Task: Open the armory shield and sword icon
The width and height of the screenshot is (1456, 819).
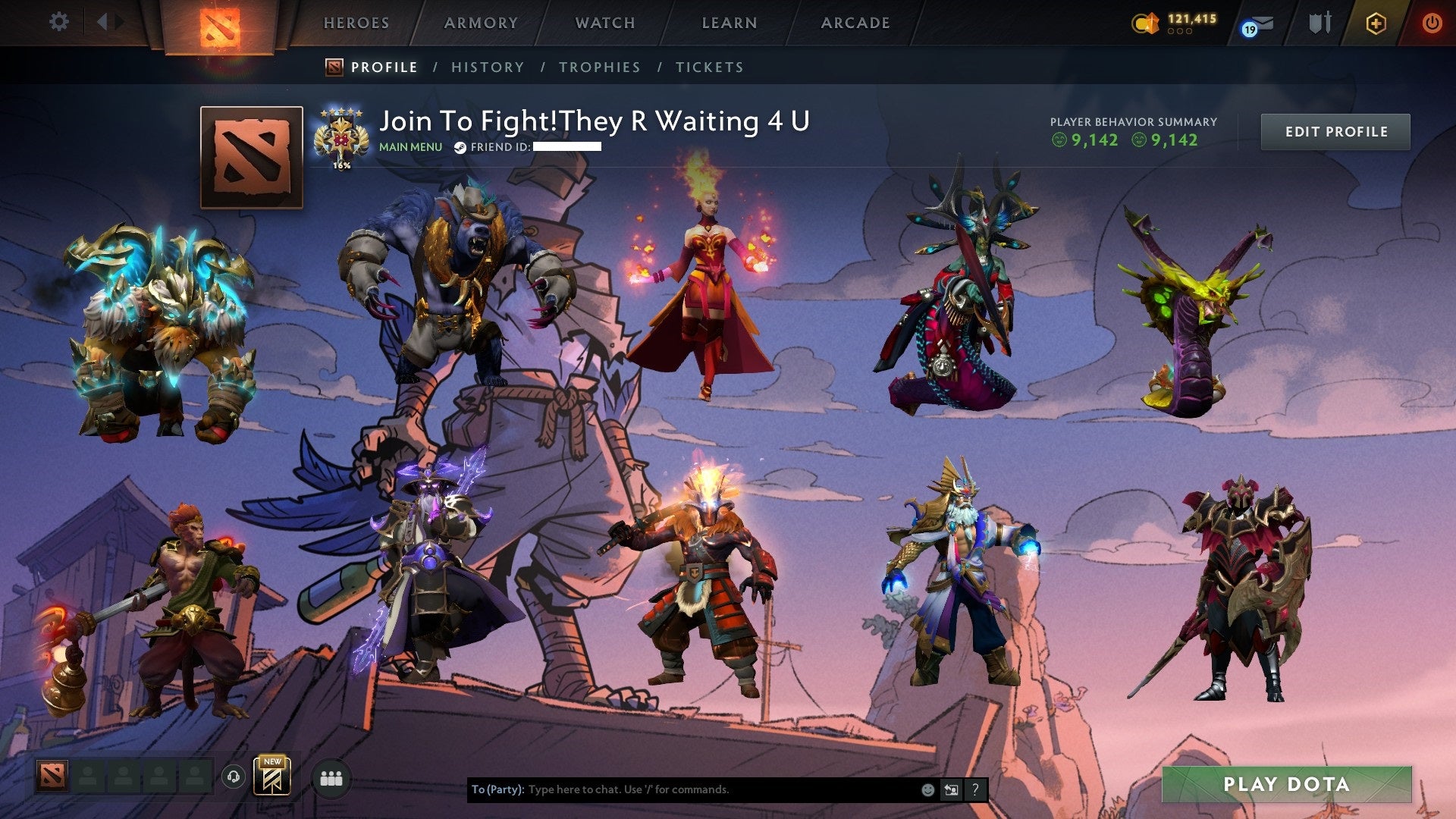Action: coord(1319,23)
